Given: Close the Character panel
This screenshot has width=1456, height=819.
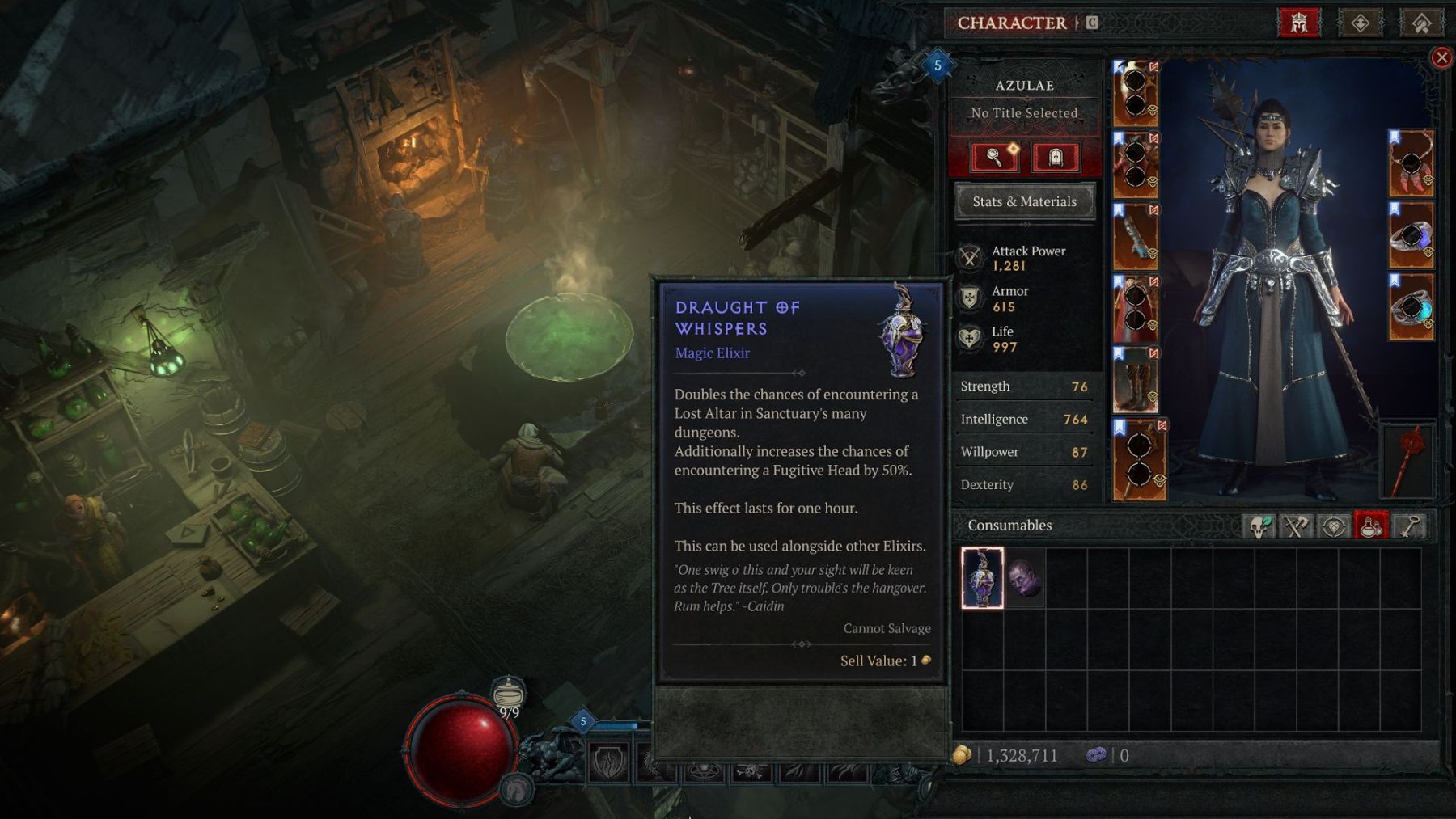Looking at the screenshot, I should [x=1441, y=57].
